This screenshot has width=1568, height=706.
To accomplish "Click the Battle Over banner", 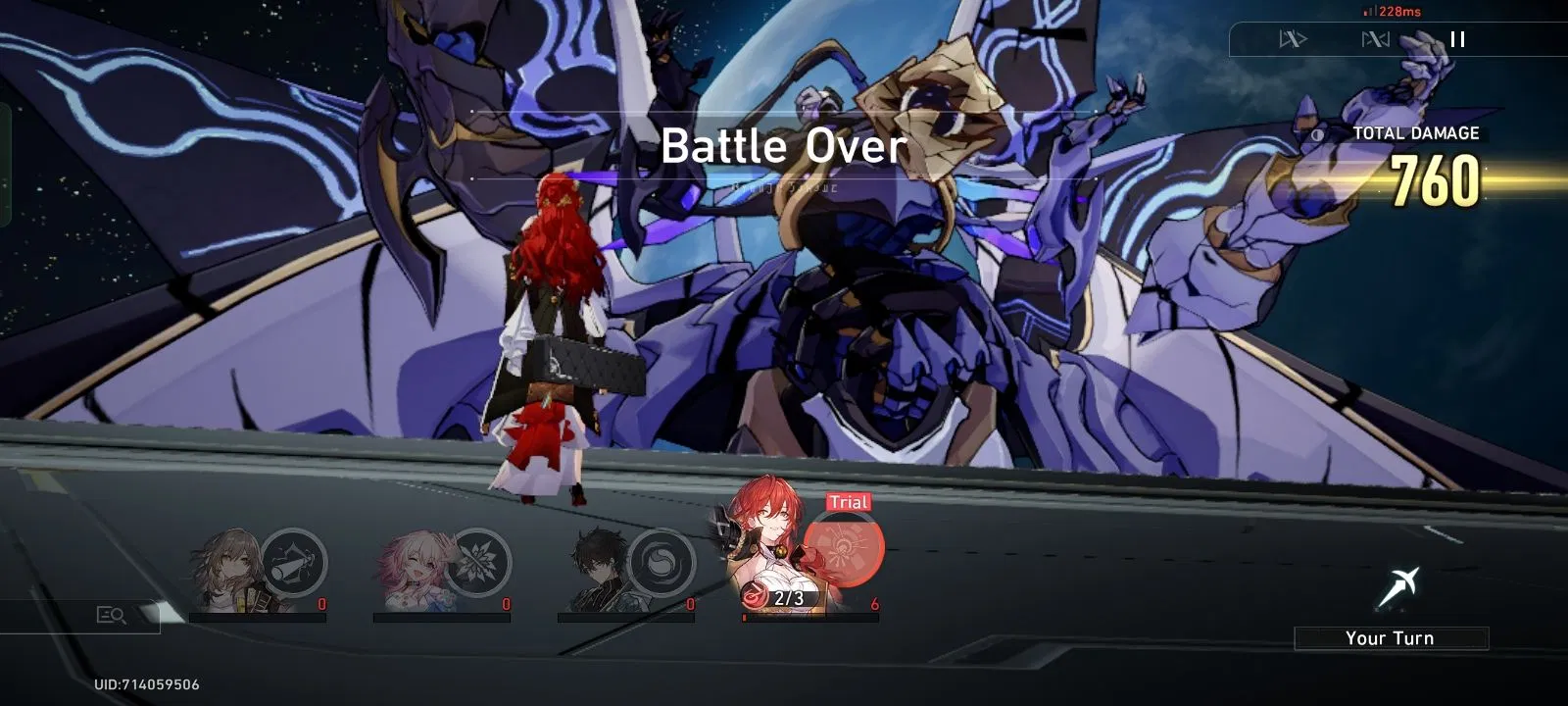I will (x=784, y=147).
